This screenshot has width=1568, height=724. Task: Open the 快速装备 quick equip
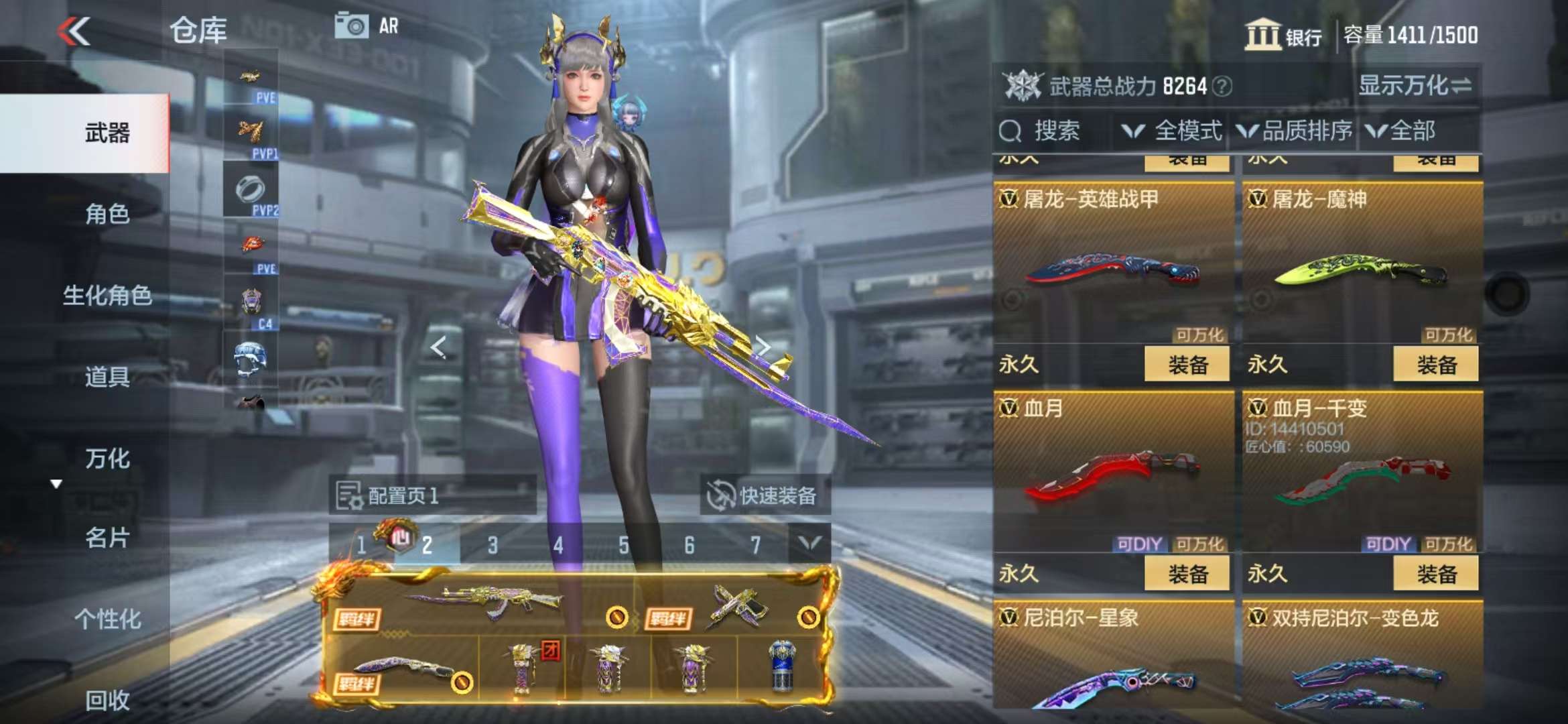tap(765, 496)
